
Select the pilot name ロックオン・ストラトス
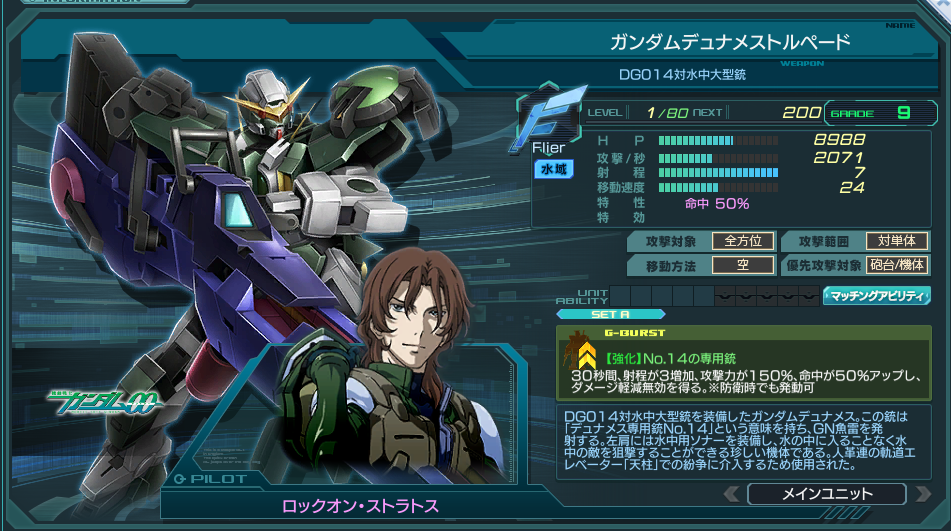click(361, 506)
